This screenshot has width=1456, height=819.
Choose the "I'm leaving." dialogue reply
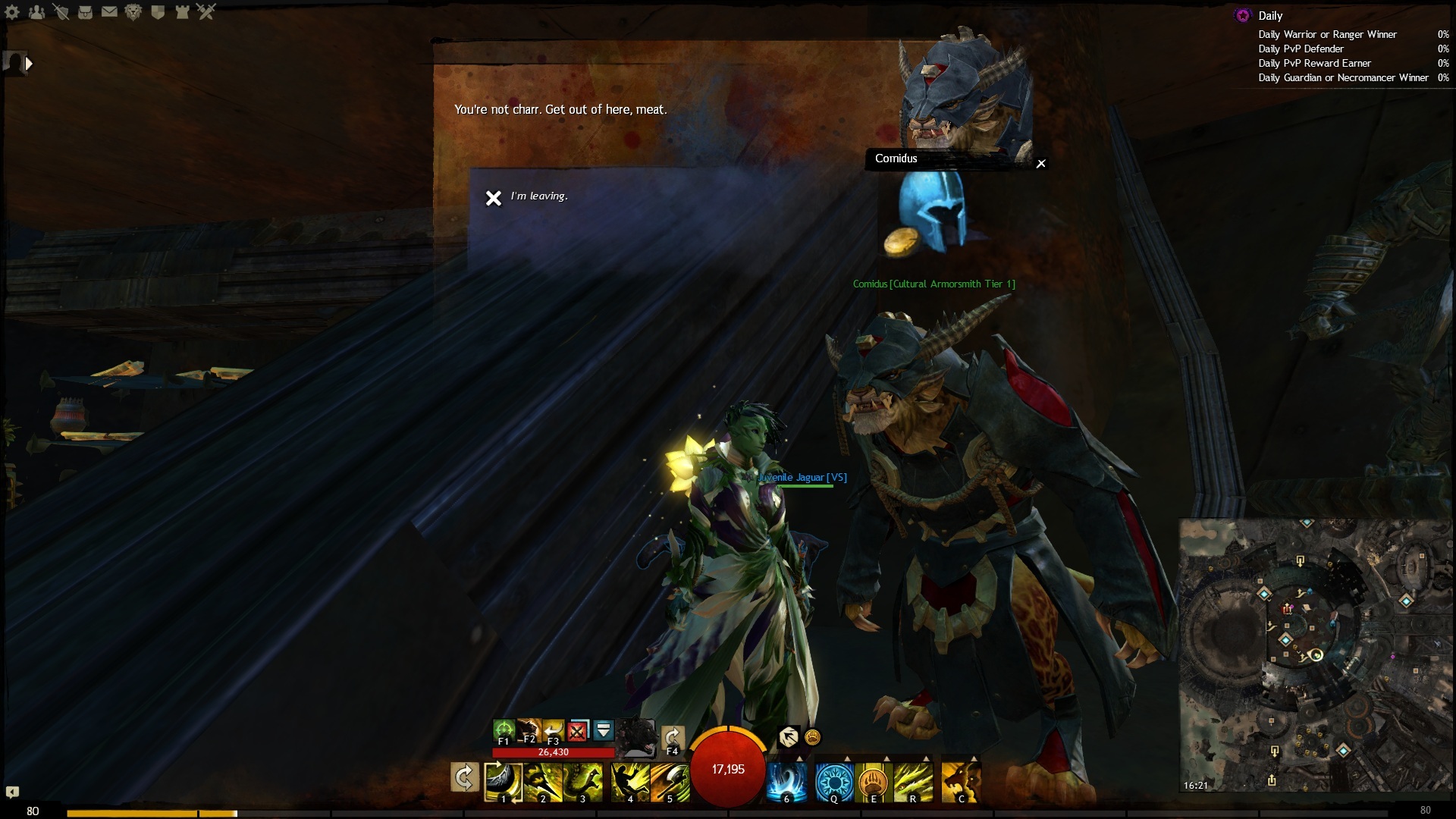pyautogui.click(x=538, y=196)
